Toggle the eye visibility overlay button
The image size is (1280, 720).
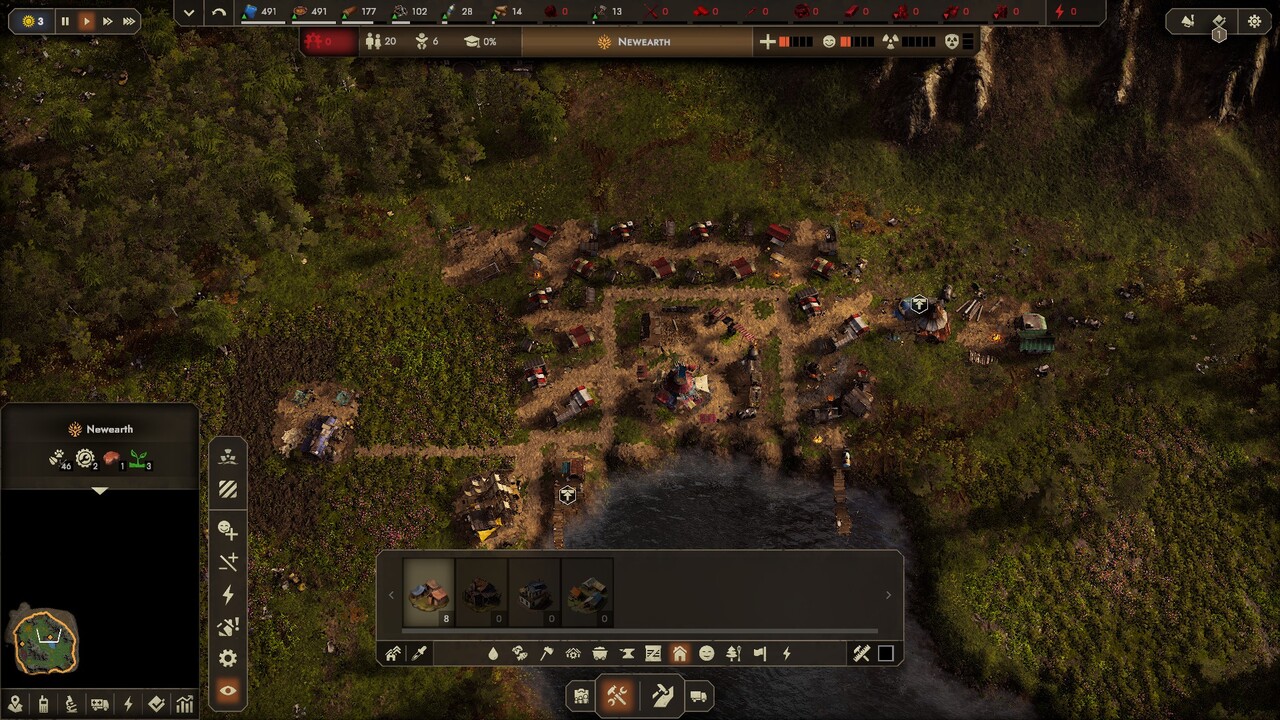pos(227,691)
